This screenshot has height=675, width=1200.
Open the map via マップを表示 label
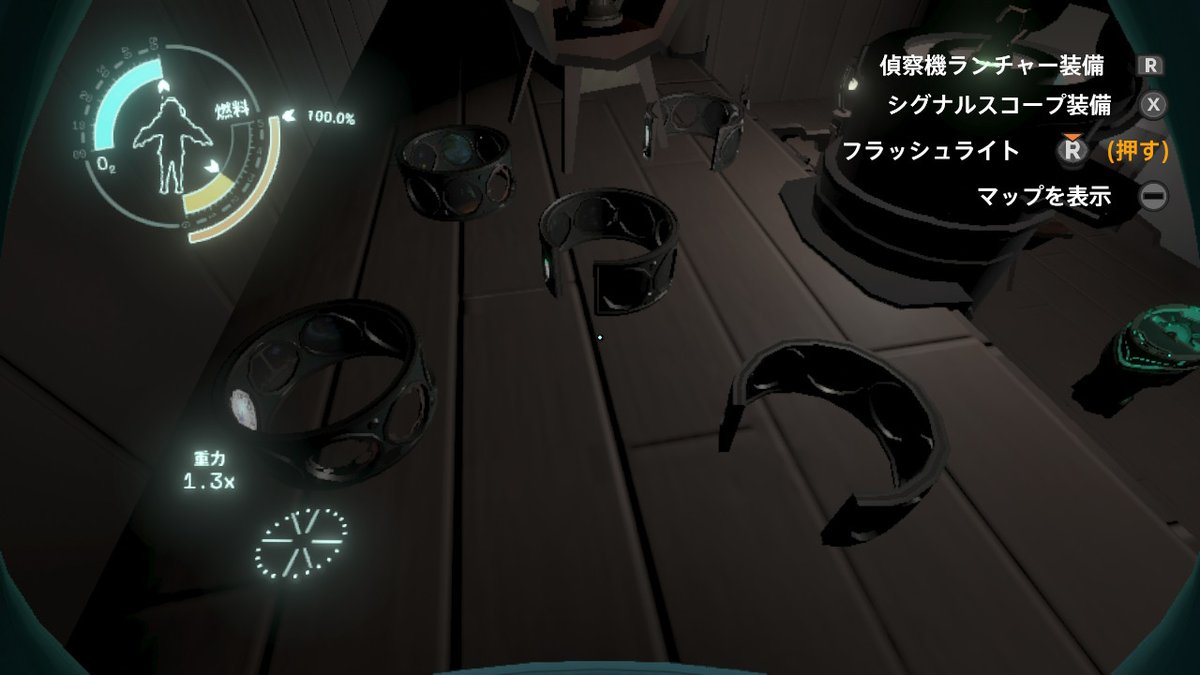click(1044, 196)
